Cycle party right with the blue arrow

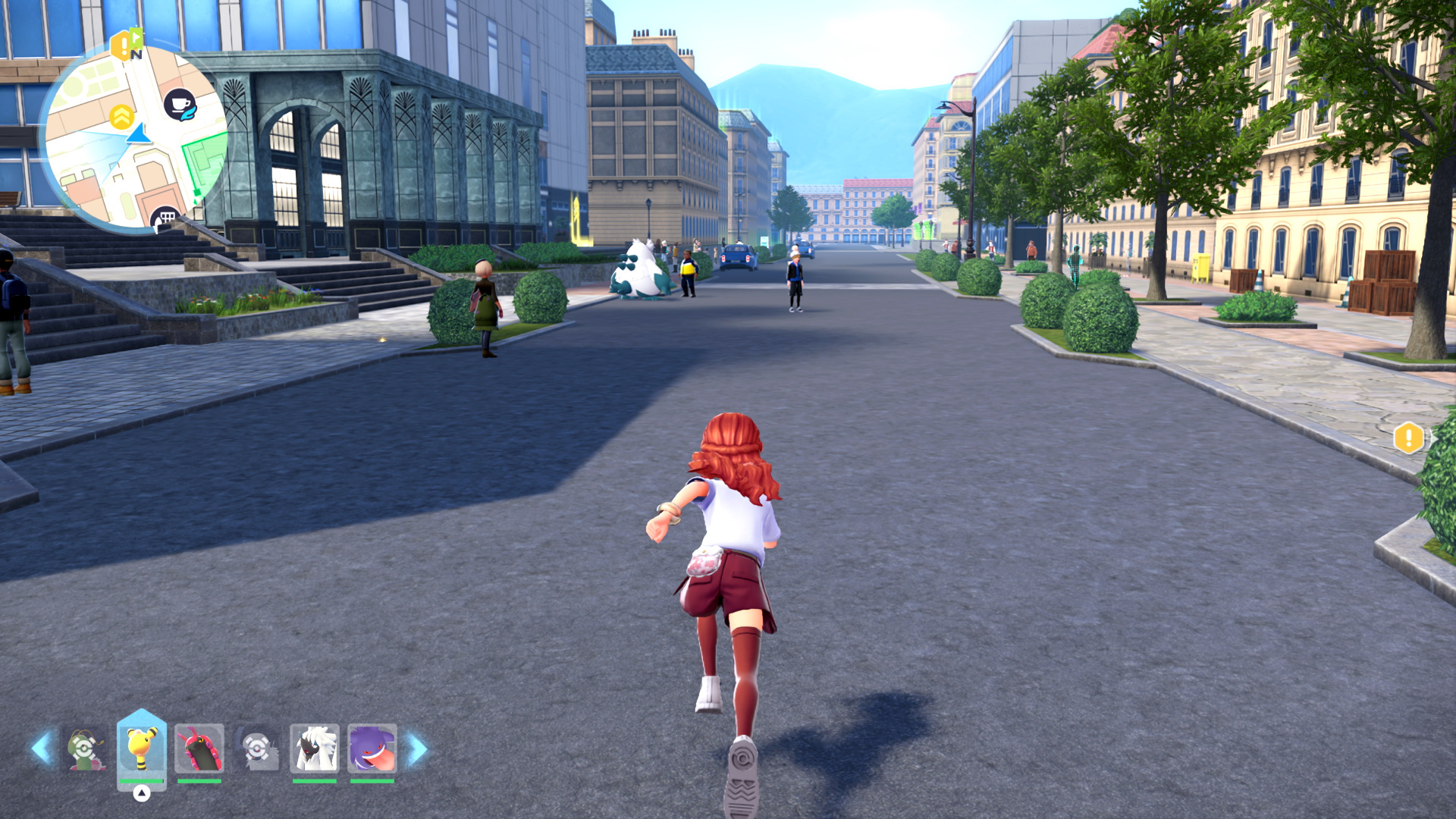(418, 749)
